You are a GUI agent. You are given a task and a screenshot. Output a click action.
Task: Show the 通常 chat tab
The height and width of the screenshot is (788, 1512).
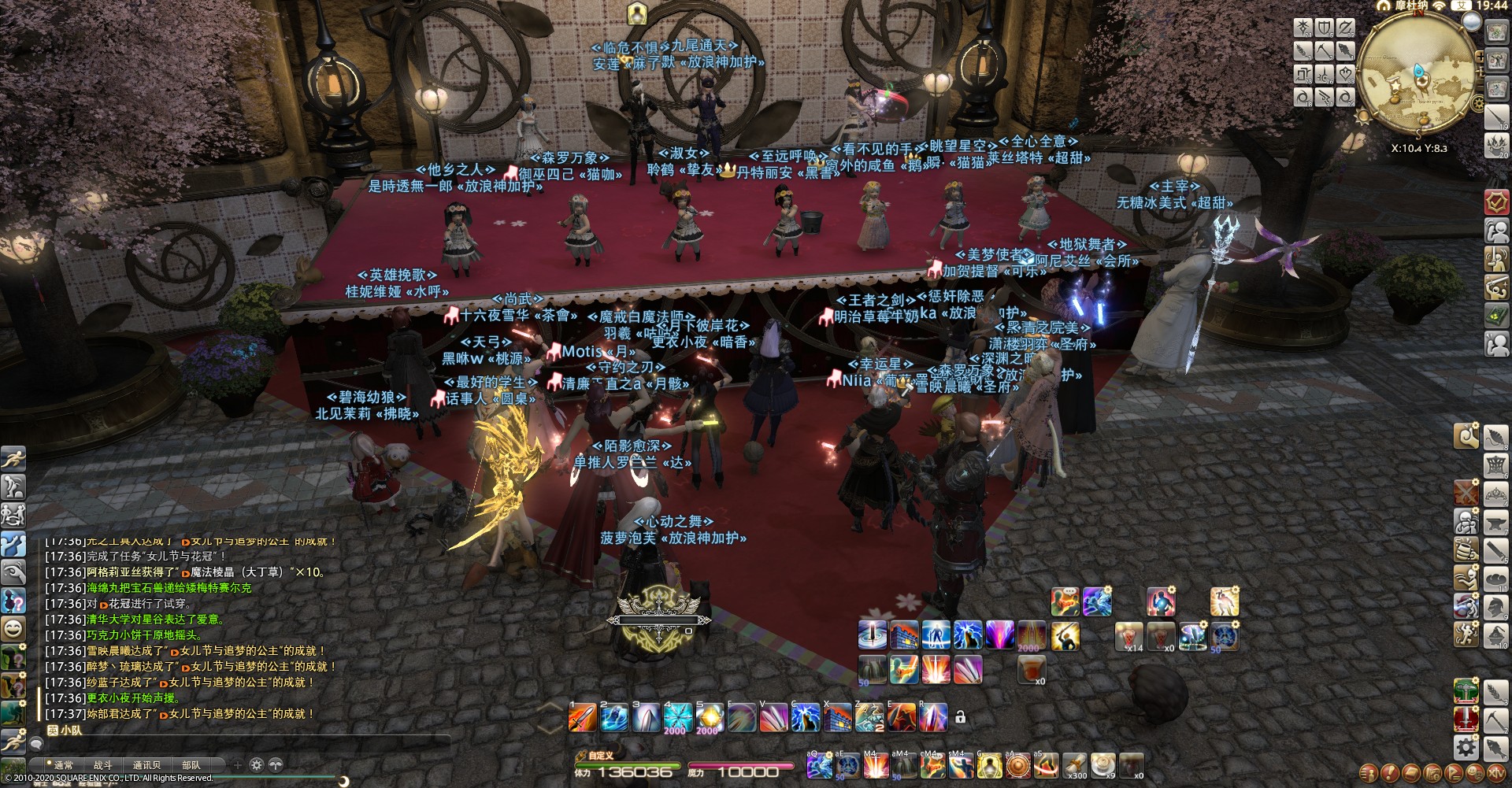point(63,764)
